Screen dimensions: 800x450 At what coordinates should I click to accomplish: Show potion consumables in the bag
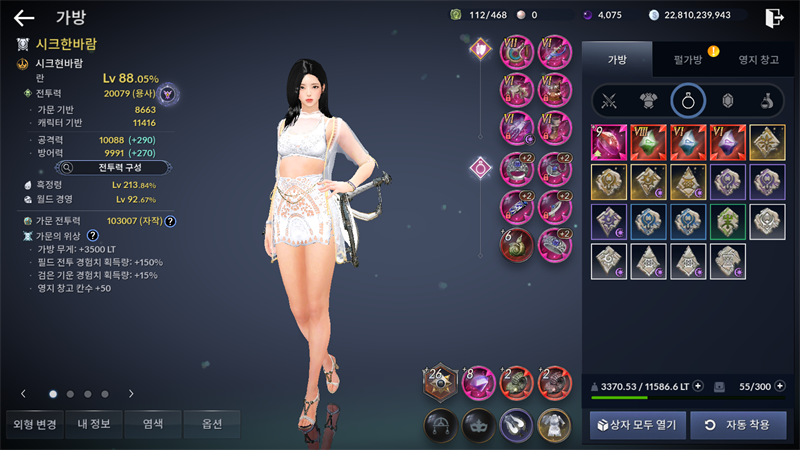point(766,100)
